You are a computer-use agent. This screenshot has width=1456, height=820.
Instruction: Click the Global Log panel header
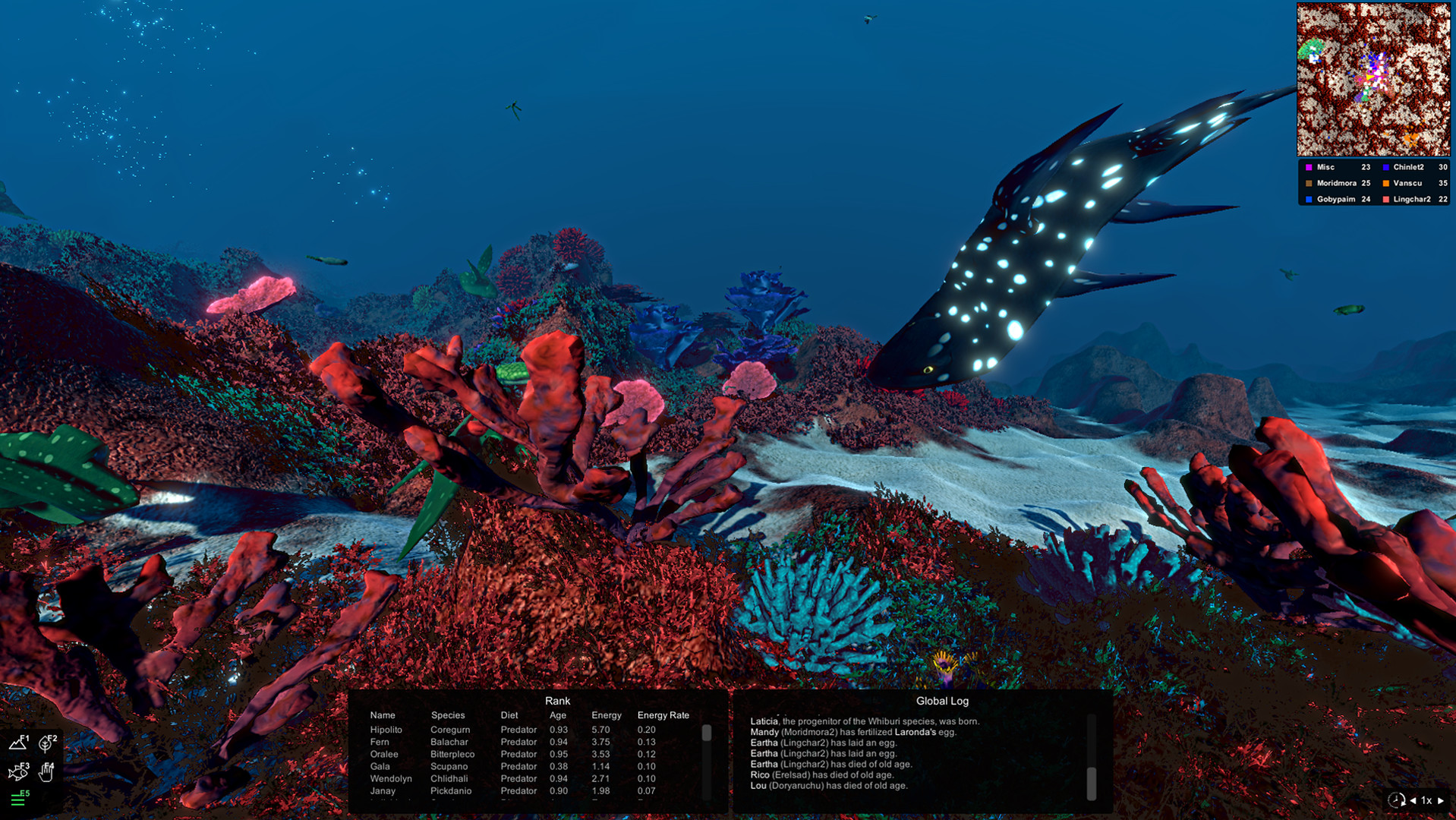942,701
